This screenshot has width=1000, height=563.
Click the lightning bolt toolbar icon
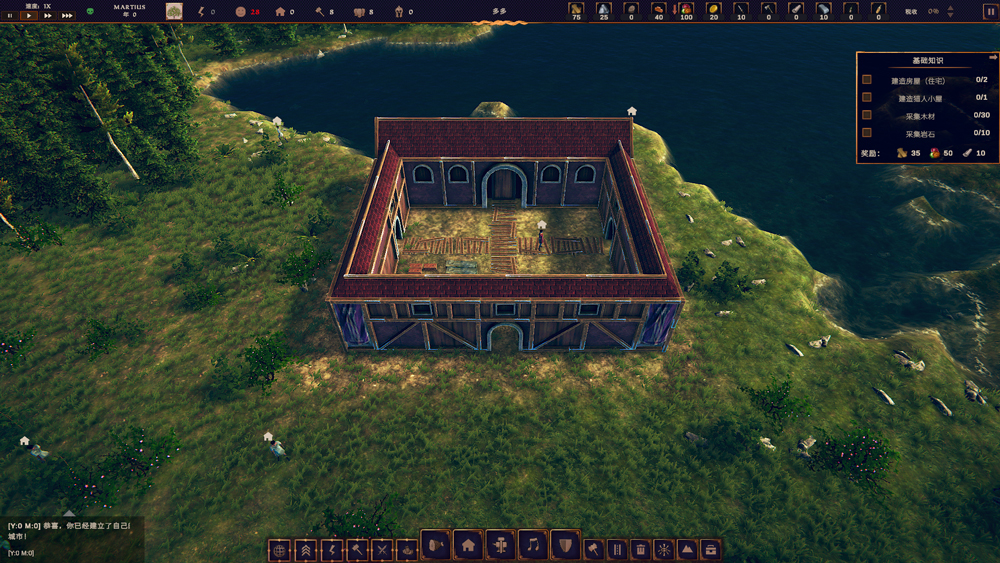click(x=331, y=550)
